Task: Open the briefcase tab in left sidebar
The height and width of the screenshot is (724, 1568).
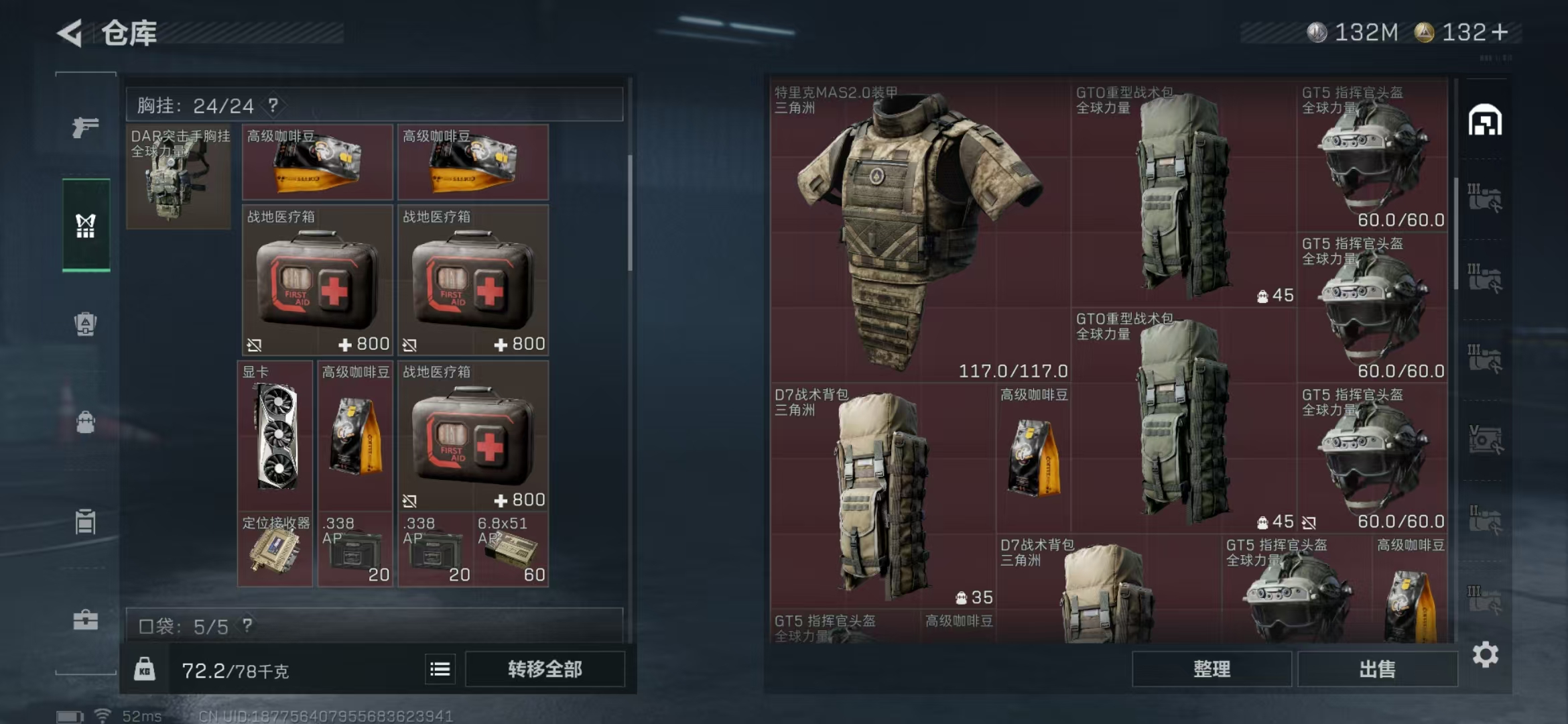Action: pyautogui.click(x=86, y=620)
